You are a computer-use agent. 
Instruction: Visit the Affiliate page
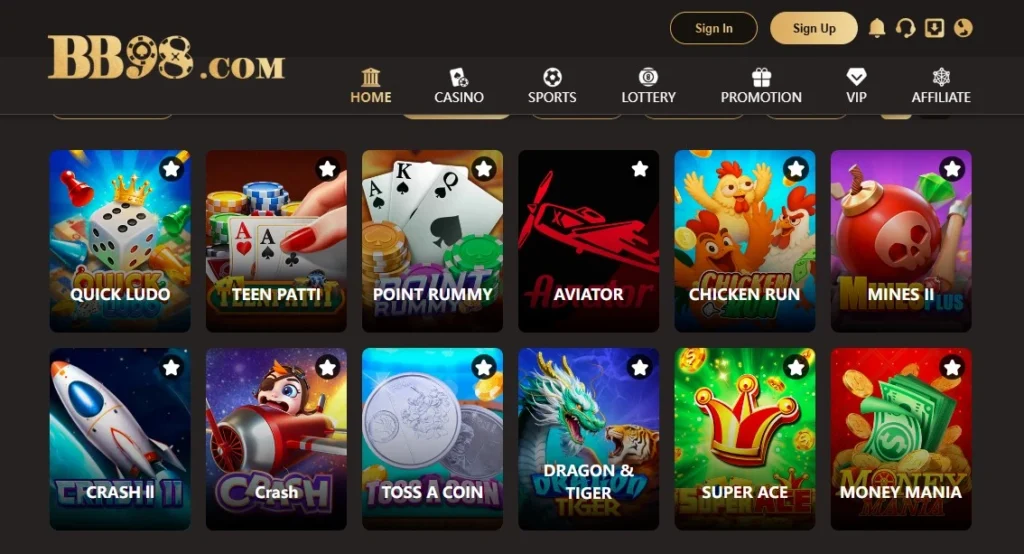pyautogui.click(x=941, y=86)
